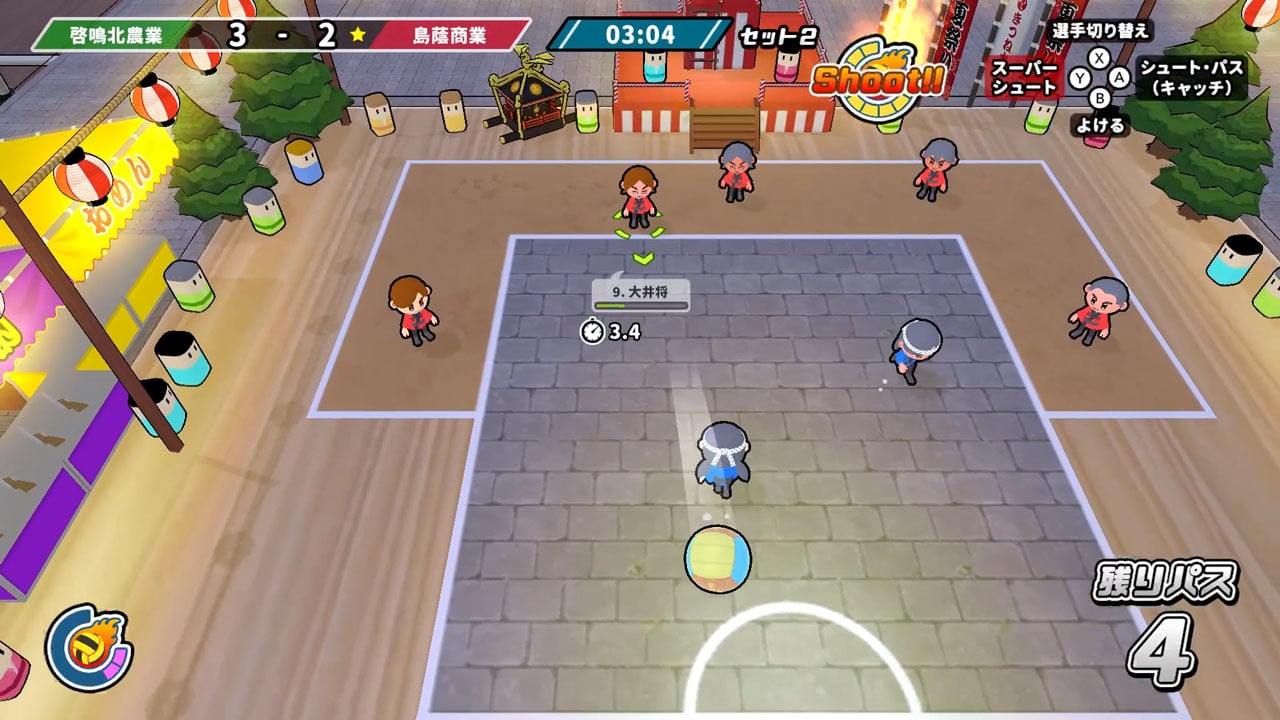Viewport: 1280px width, 720px height.
Task: Activate the flaming ball super shot gauge
Action: (x=88, y=649)
